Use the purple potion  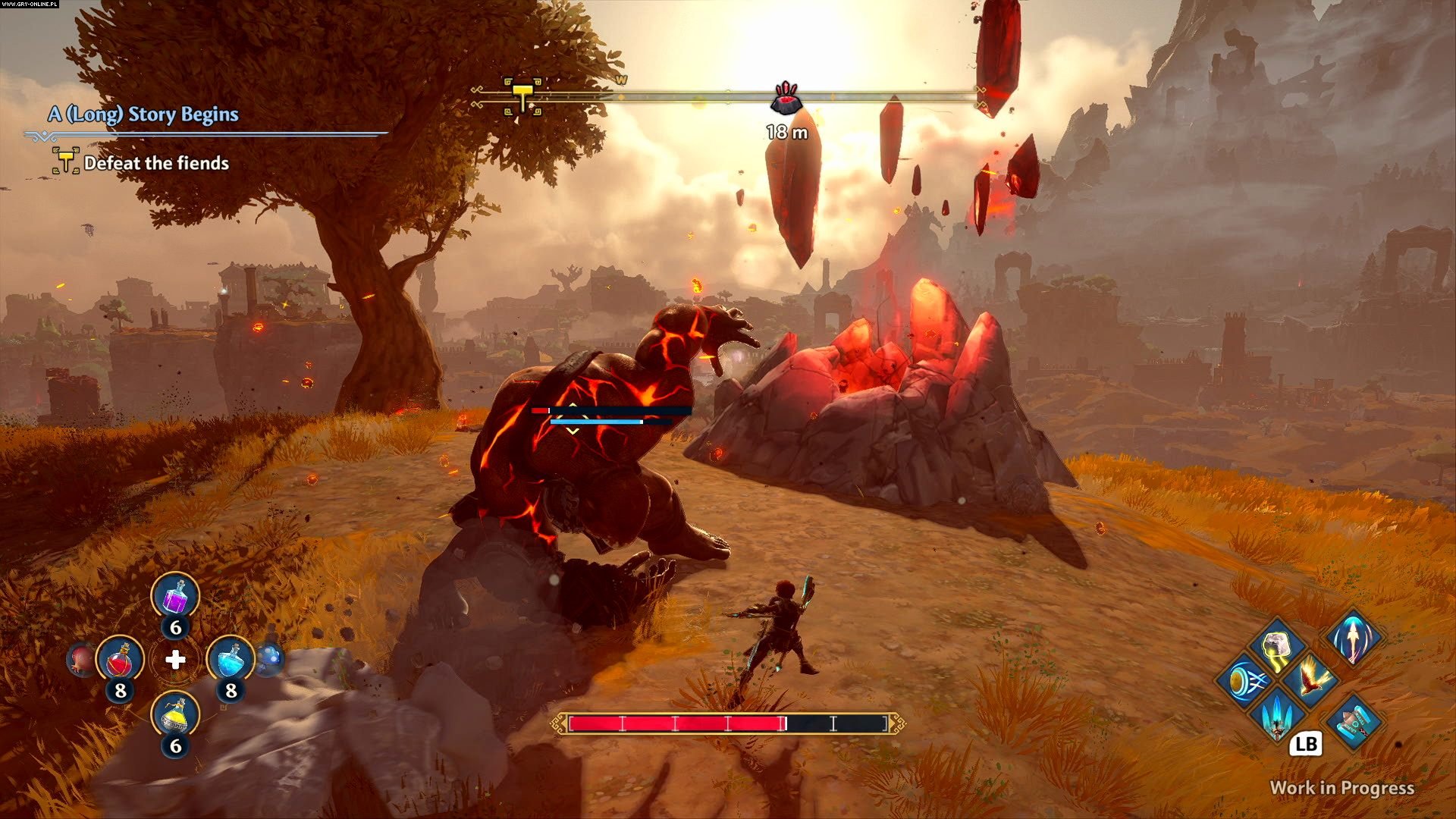click(x=175, y=596)
